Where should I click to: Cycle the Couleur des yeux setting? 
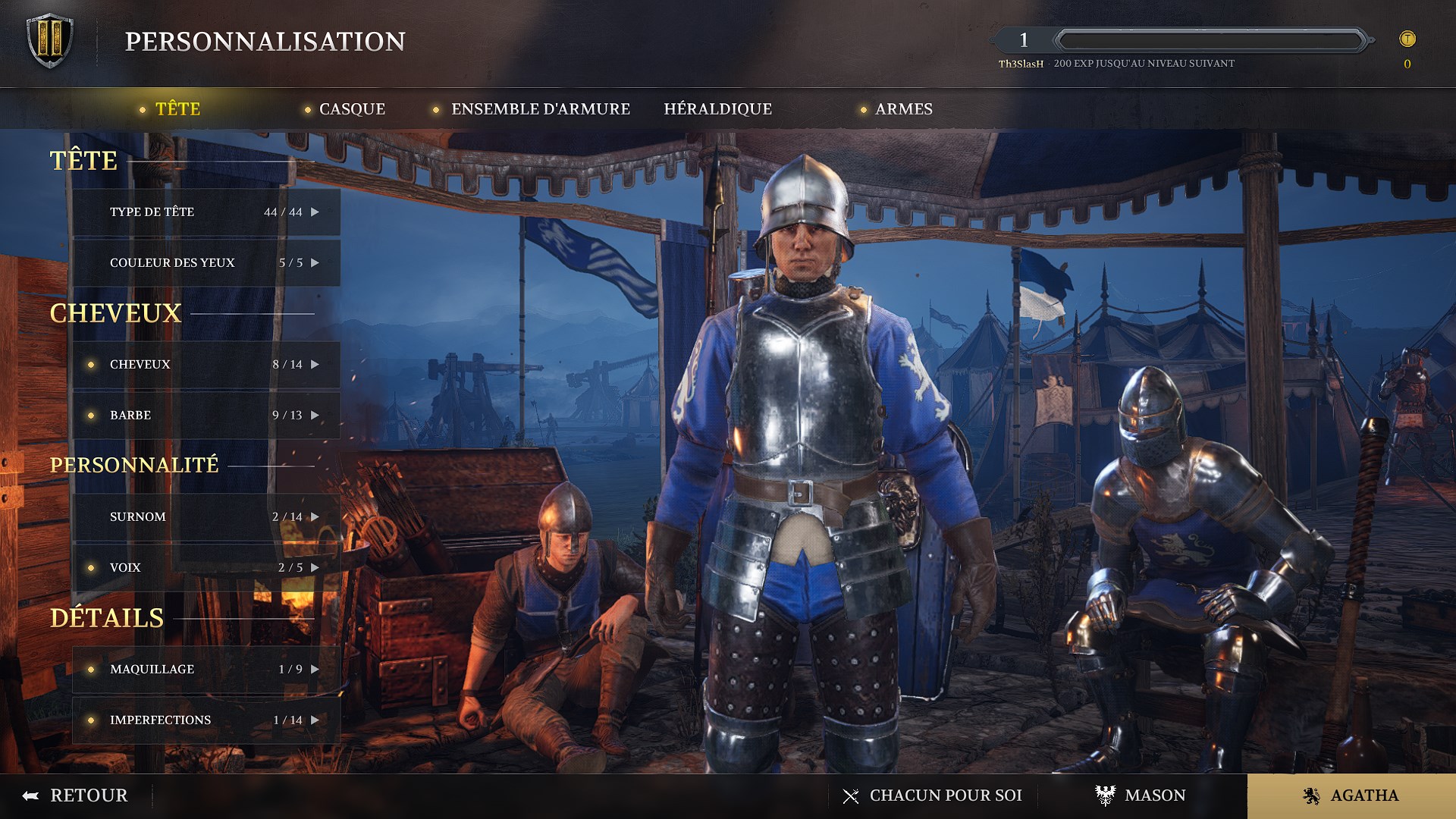(206, 263)
